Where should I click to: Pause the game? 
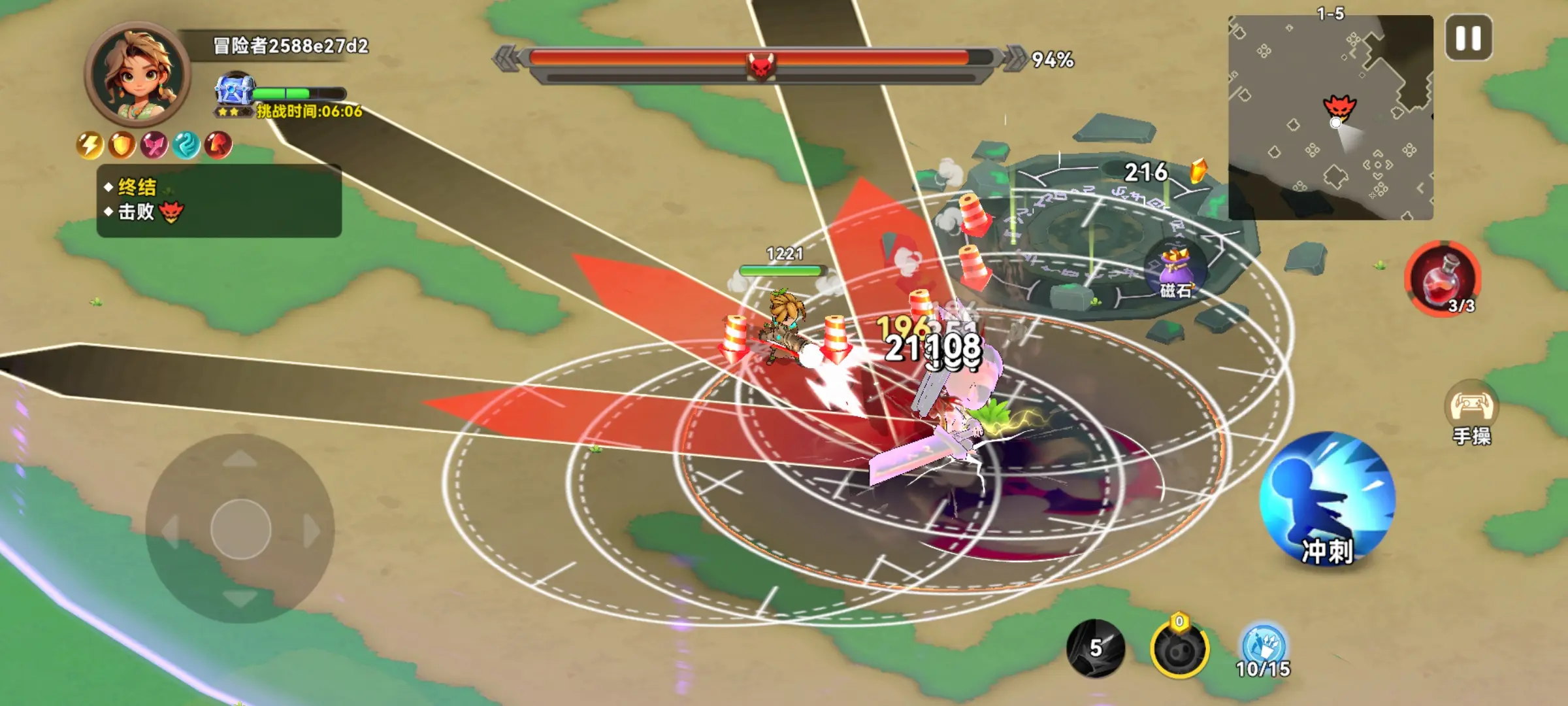1468,38
